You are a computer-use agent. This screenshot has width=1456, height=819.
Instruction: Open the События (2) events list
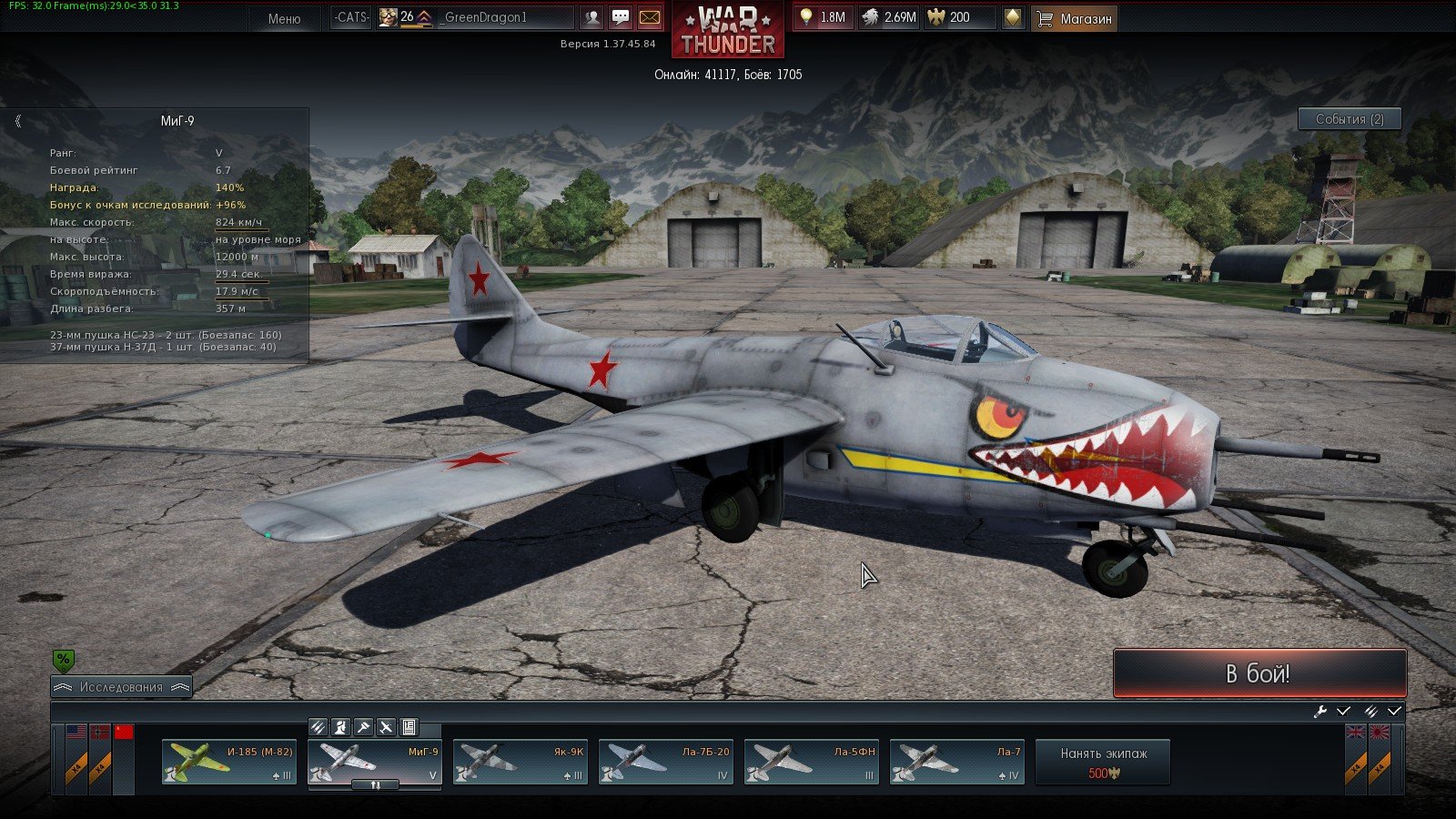[x=1349, y=119]
